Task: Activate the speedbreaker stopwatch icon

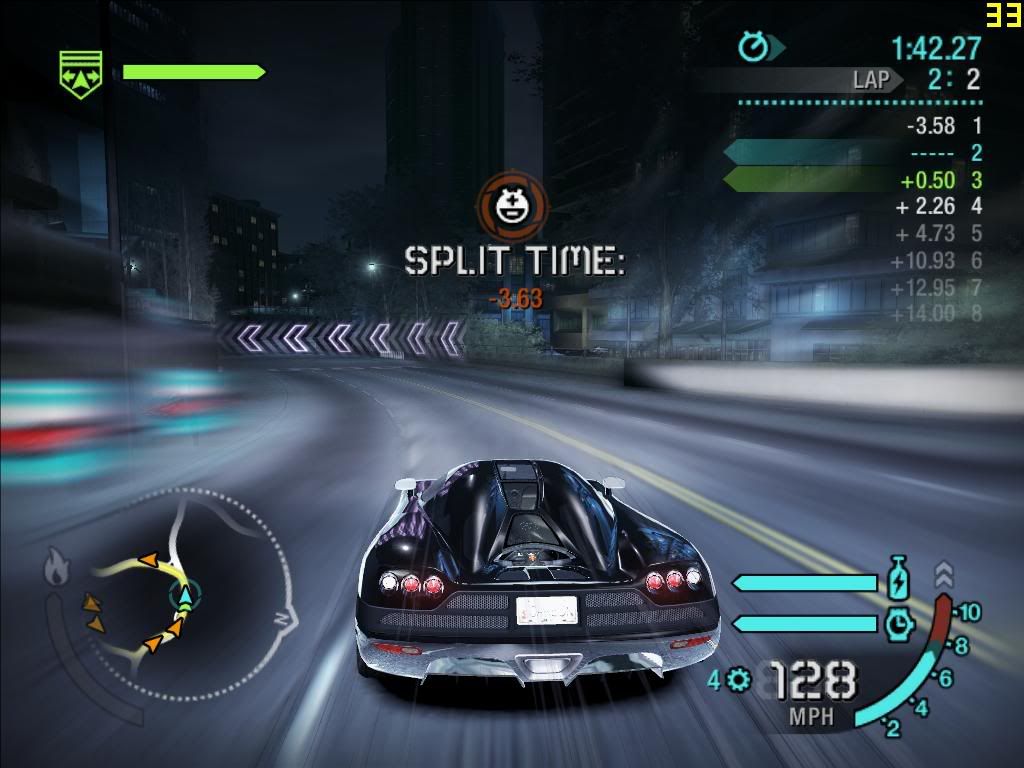Action: pos(897,623)
